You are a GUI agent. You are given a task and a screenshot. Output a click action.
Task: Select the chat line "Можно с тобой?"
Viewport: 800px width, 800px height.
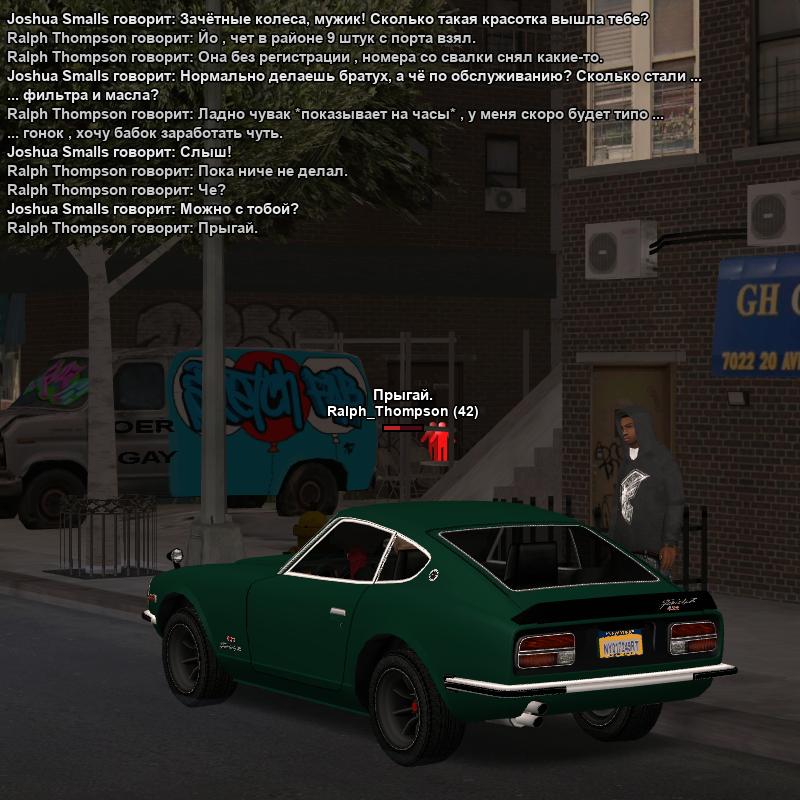[x=153, y=209]
